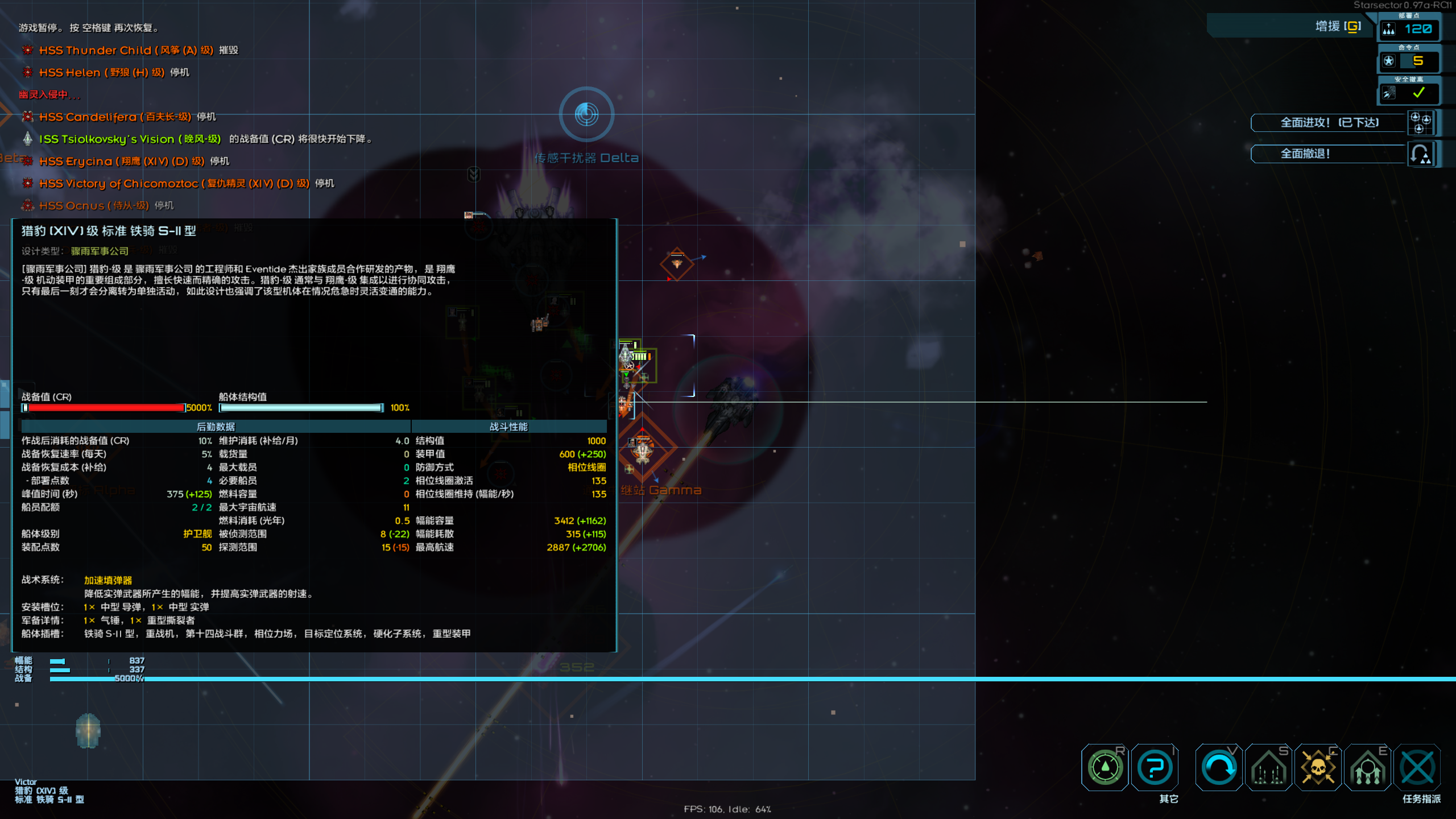Order 全面撤退 full retreat
The height and width of the screenshot is (819, 1456).
tap(1329, 154)
